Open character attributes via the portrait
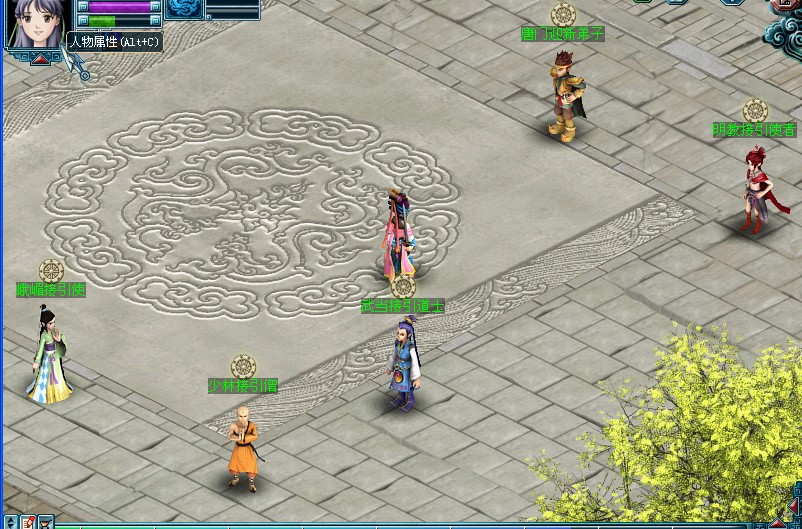 pos(38,22)
